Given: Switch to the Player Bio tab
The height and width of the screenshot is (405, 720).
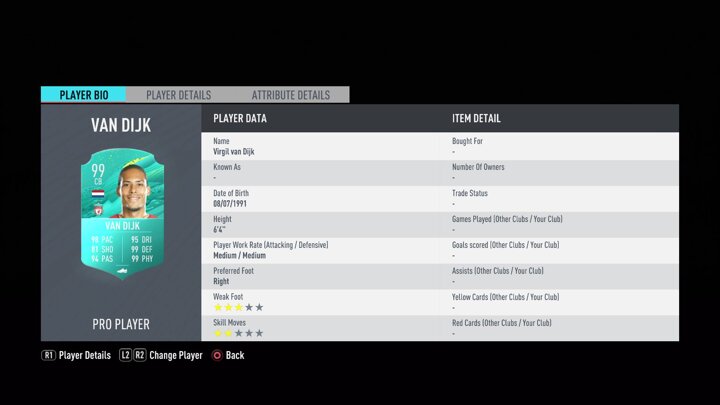Looking at the screenshot, I should tap(84, 95).
